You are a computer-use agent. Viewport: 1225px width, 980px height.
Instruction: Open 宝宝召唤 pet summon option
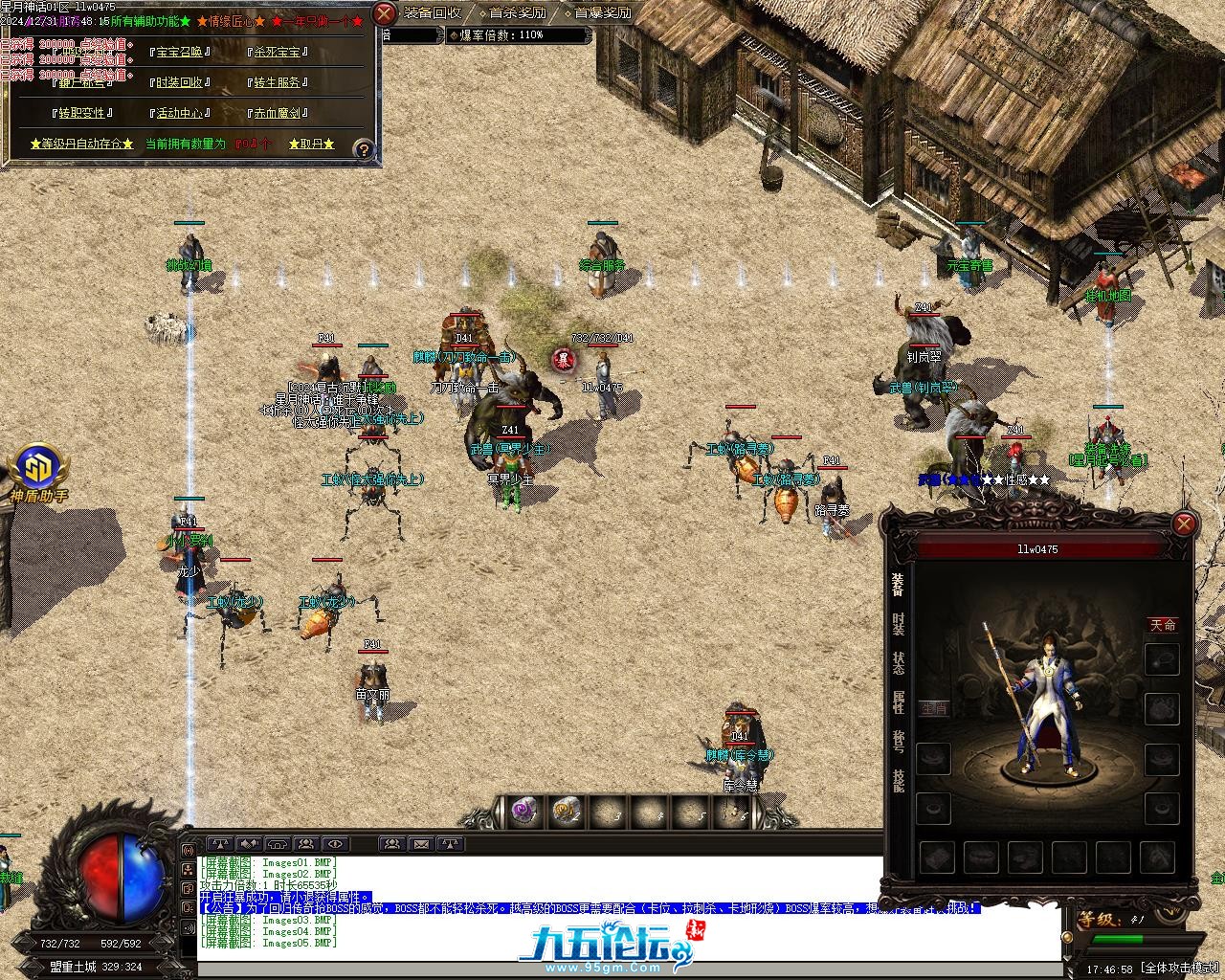click(x=179, y=53)
